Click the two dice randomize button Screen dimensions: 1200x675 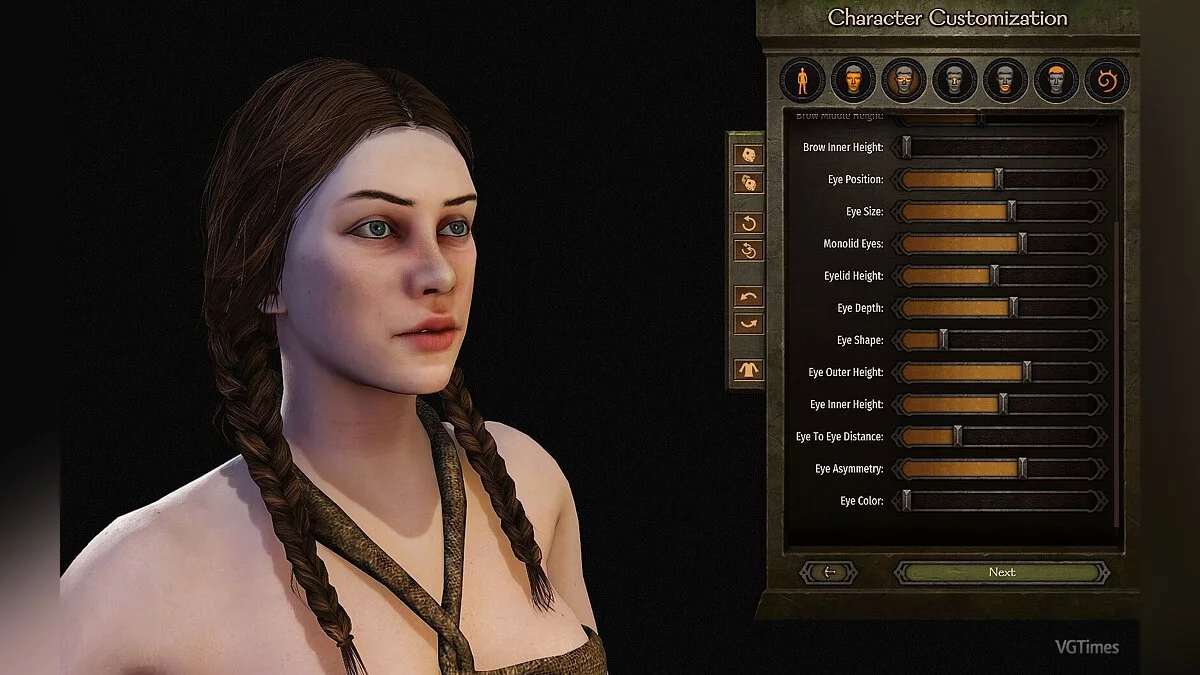click(749, 183)
